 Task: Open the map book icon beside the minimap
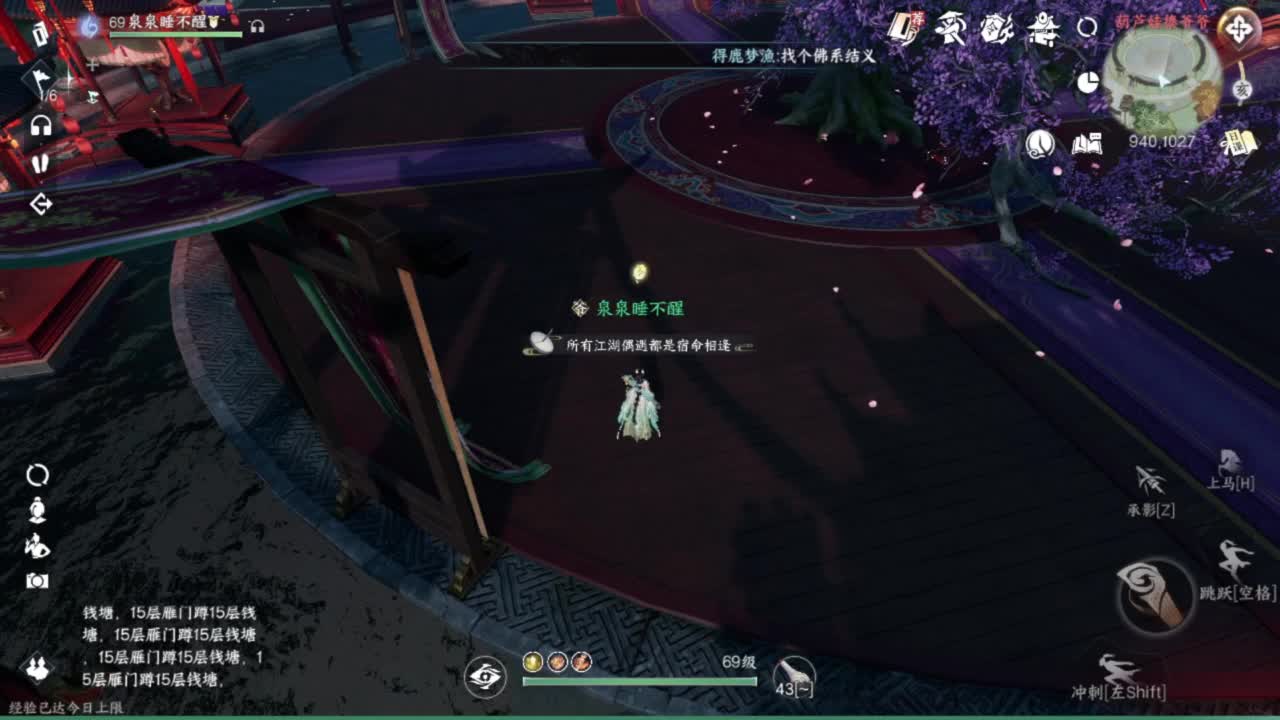[1086, 145]
